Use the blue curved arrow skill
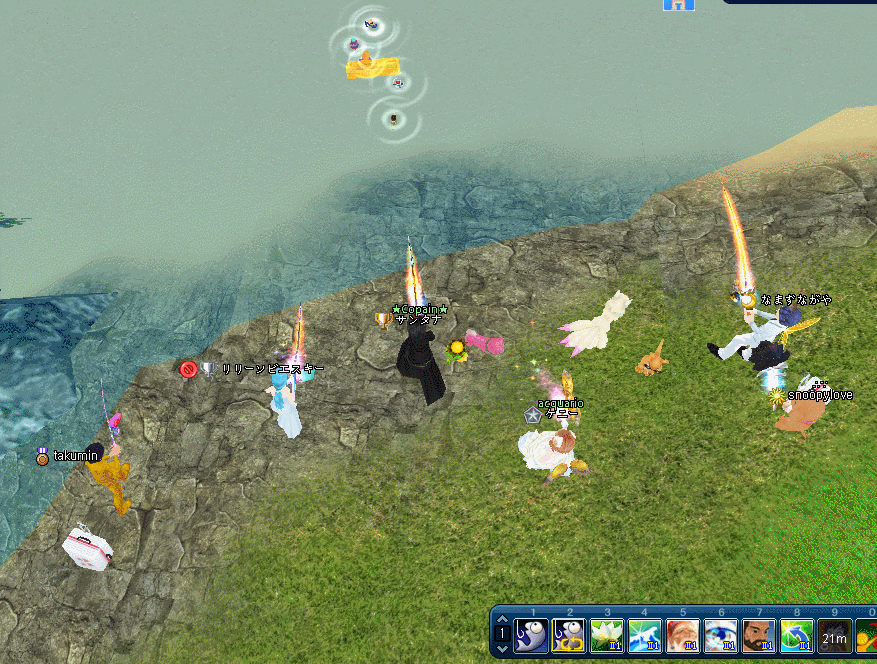Viewport: 877px width, 664px height. (x=797, y=636)
